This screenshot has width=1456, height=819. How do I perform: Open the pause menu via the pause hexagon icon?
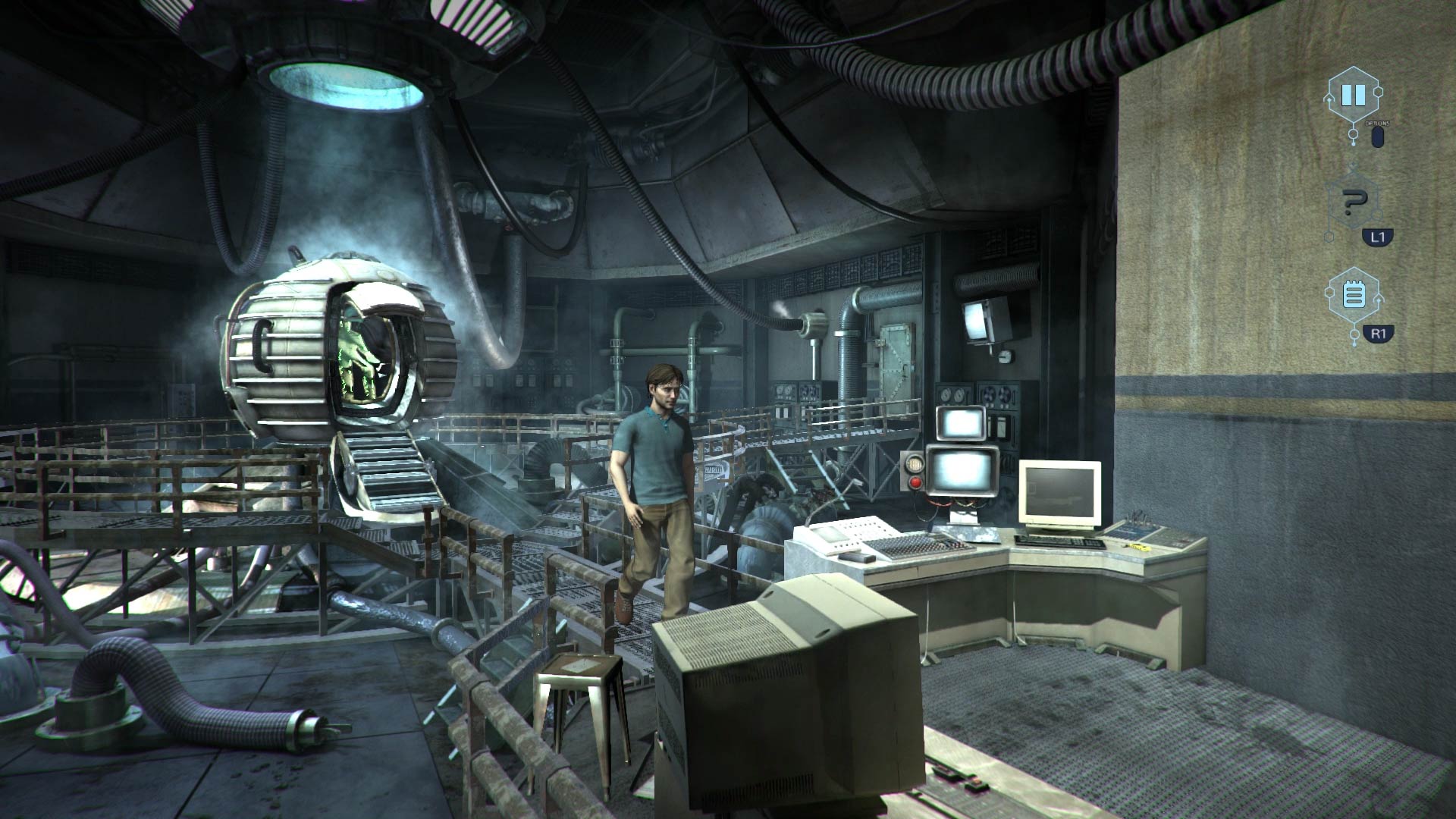pos(1353,96)
